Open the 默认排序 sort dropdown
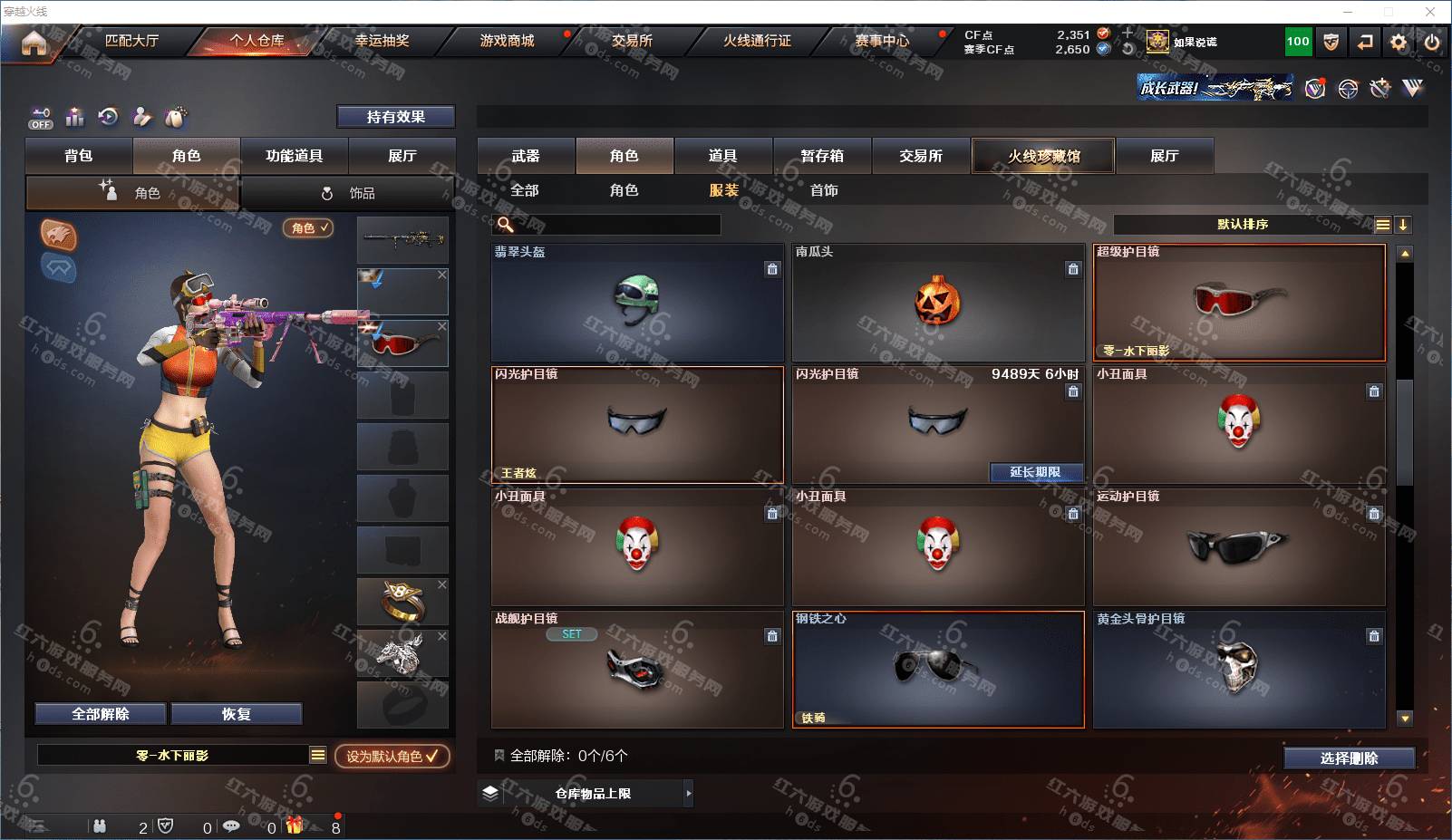Screen dimensions: 1452x840 tap(1243, 225)
